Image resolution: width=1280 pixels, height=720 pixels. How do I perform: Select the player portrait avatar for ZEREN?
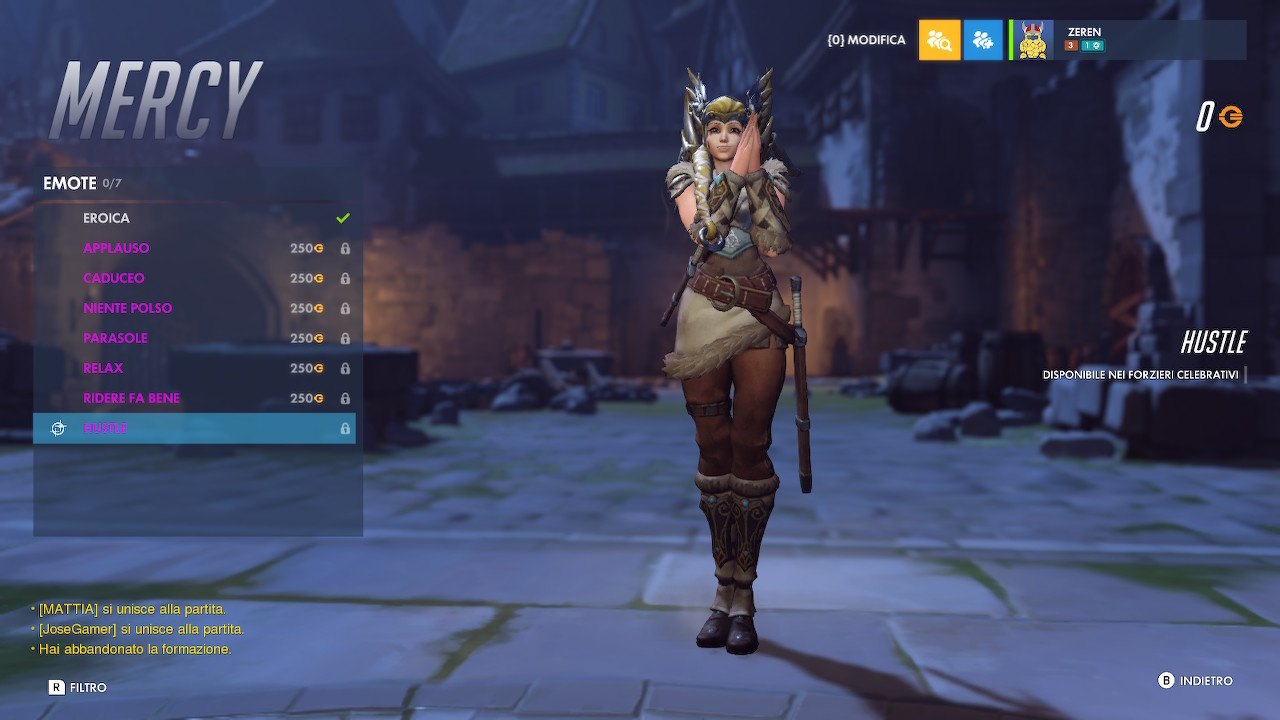1032,40
